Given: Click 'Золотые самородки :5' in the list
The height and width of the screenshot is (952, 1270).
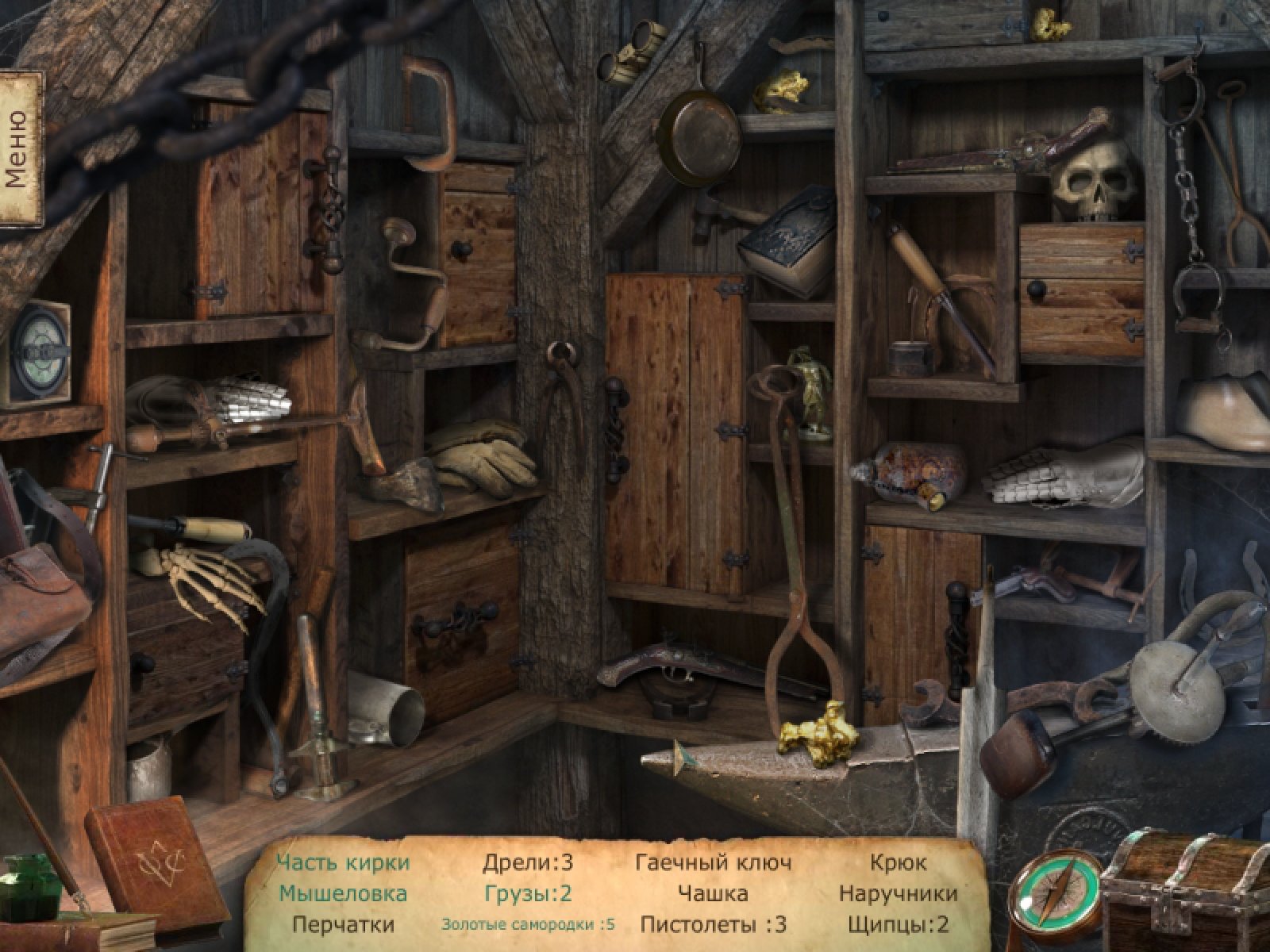Looking at the screenshot, I should (x=528, y=925).
